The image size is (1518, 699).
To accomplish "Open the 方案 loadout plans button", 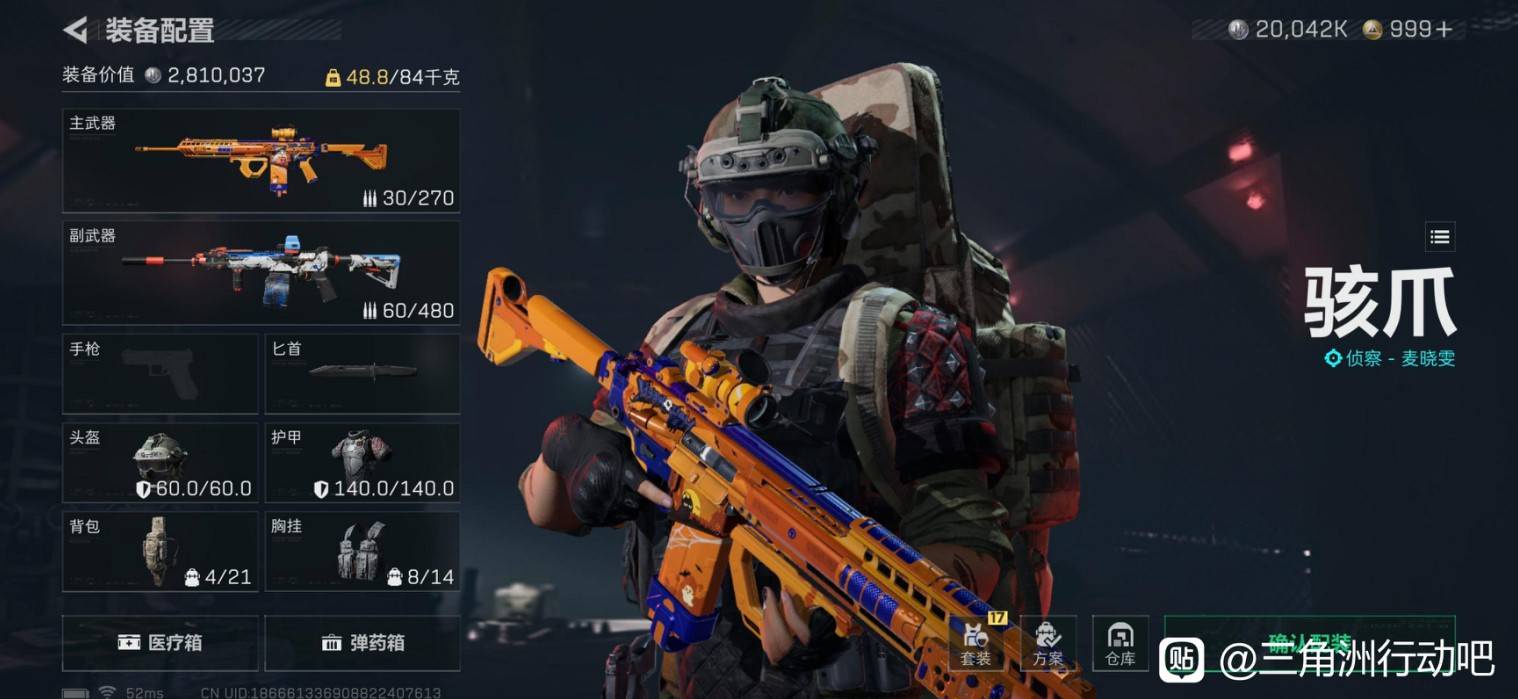I will pos(1048,643).
